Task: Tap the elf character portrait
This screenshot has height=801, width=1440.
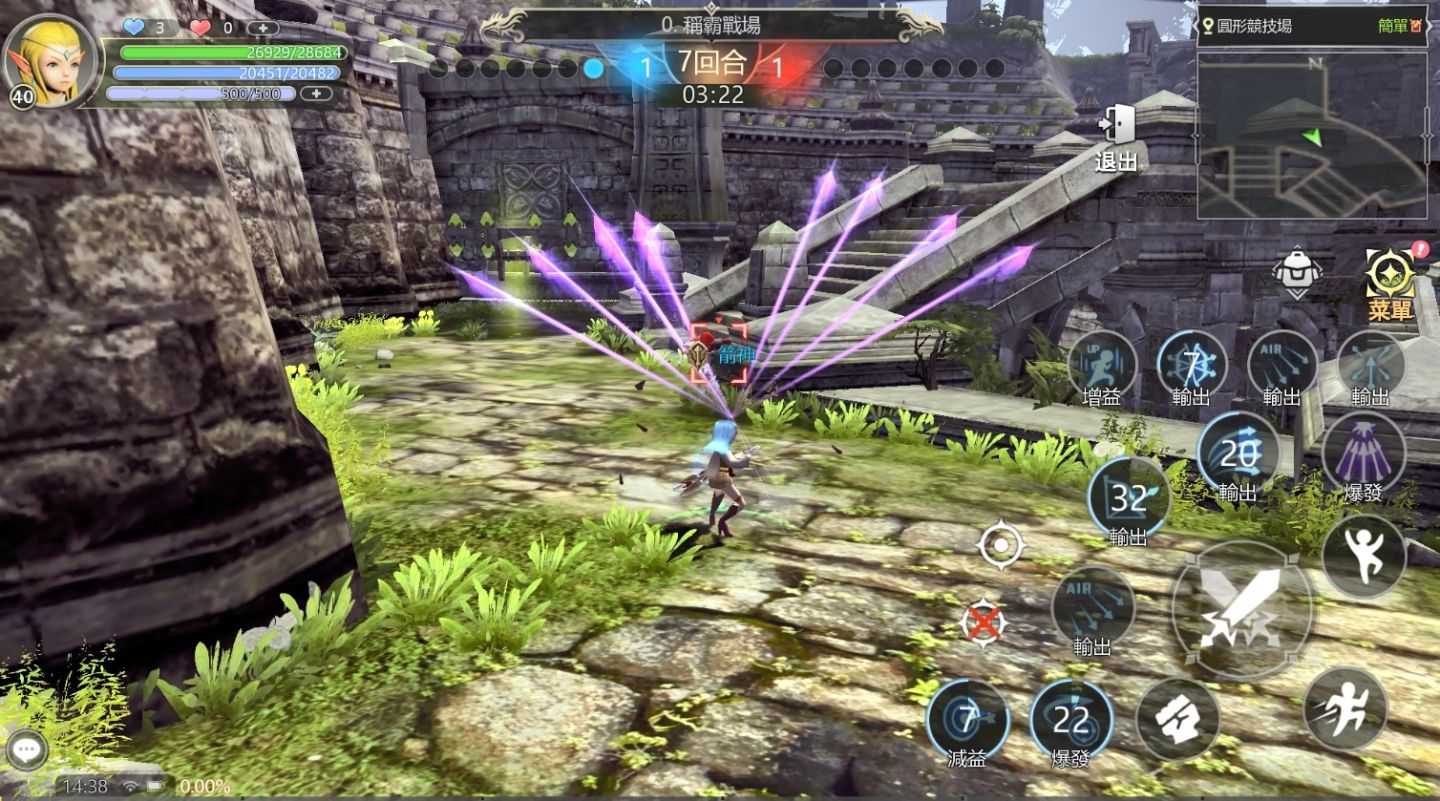Action: click(x=52, y=60)
